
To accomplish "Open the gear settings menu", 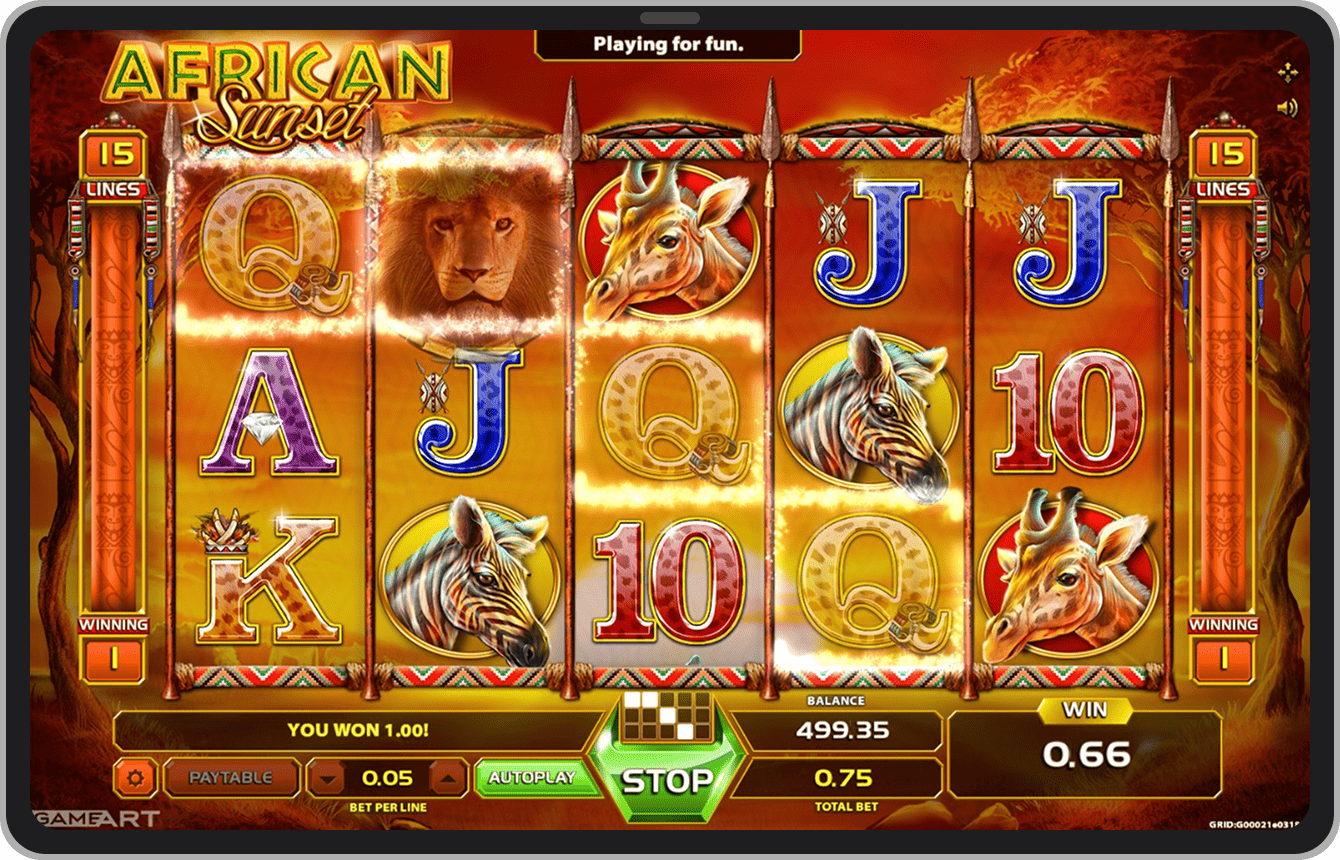I will click(x=136, y=778).
